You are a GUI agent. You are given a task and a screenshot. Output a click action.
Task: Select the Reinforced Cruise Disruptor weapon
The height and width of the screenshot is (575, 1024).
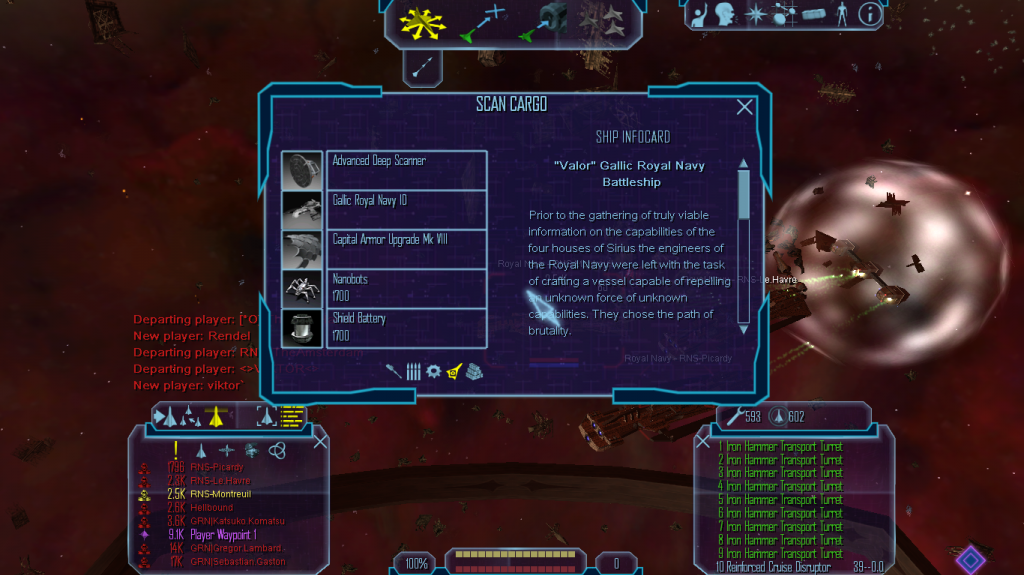(x=775, y=567)
